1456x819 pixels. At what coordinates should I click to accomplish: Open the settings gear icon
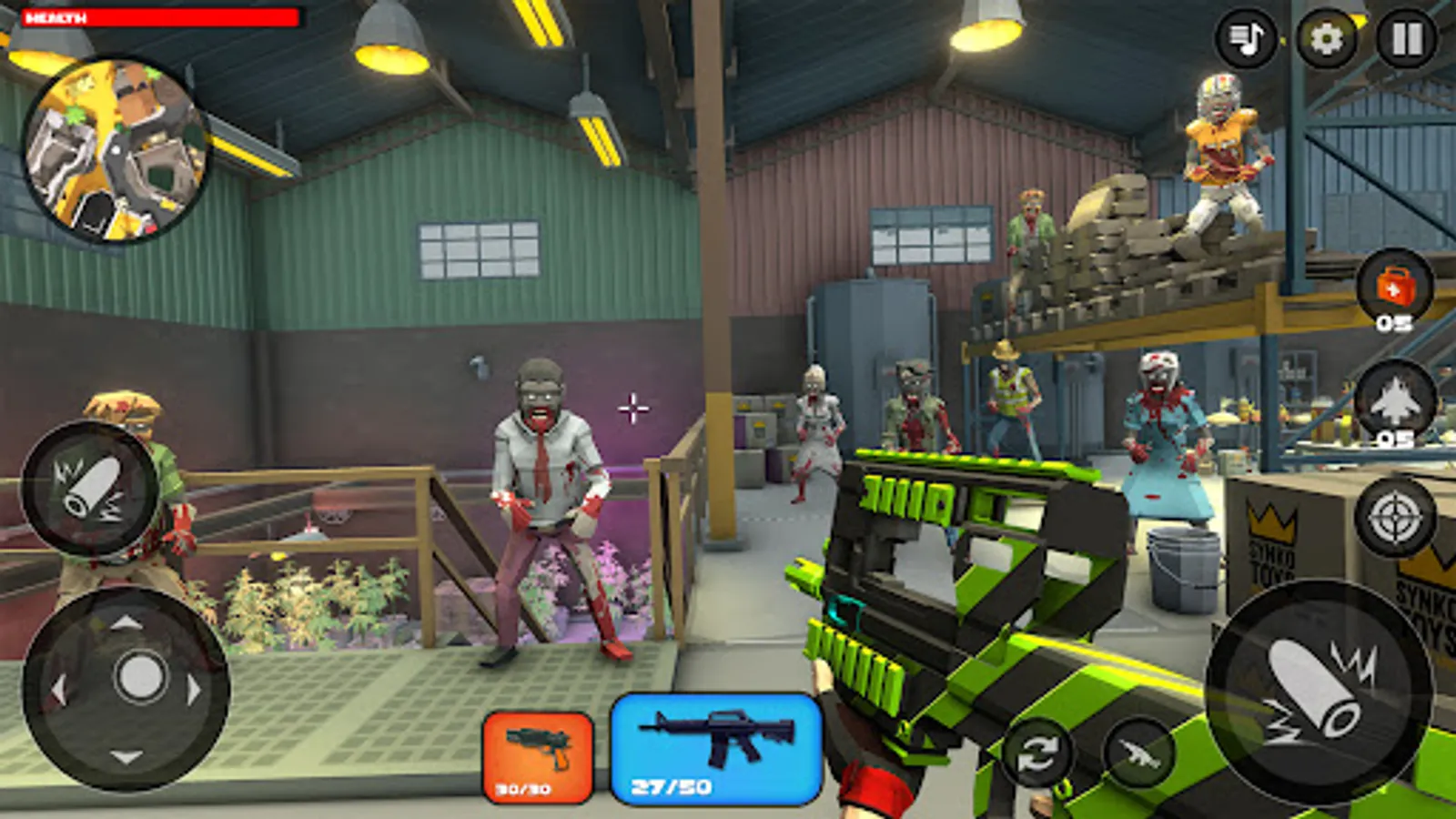[x=1328, y=38]
